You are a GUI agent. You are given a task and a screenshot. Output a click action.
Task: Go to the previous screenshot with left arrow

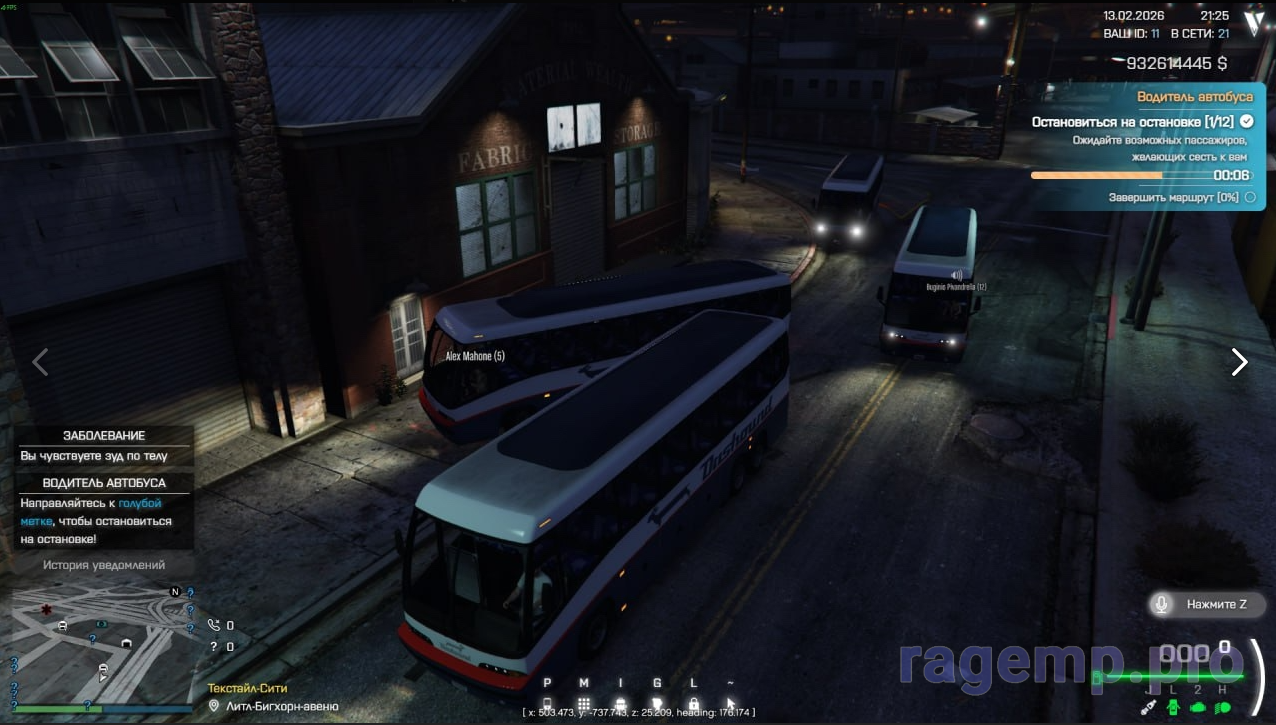coord(40,362)
